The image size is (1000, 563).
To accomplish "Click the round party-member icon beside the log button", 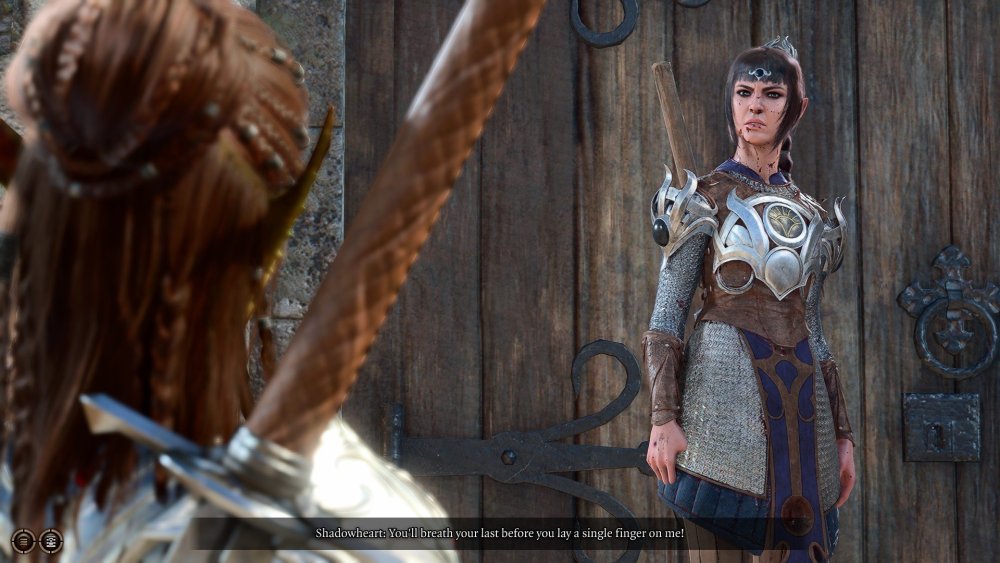I will pos(50,541).
